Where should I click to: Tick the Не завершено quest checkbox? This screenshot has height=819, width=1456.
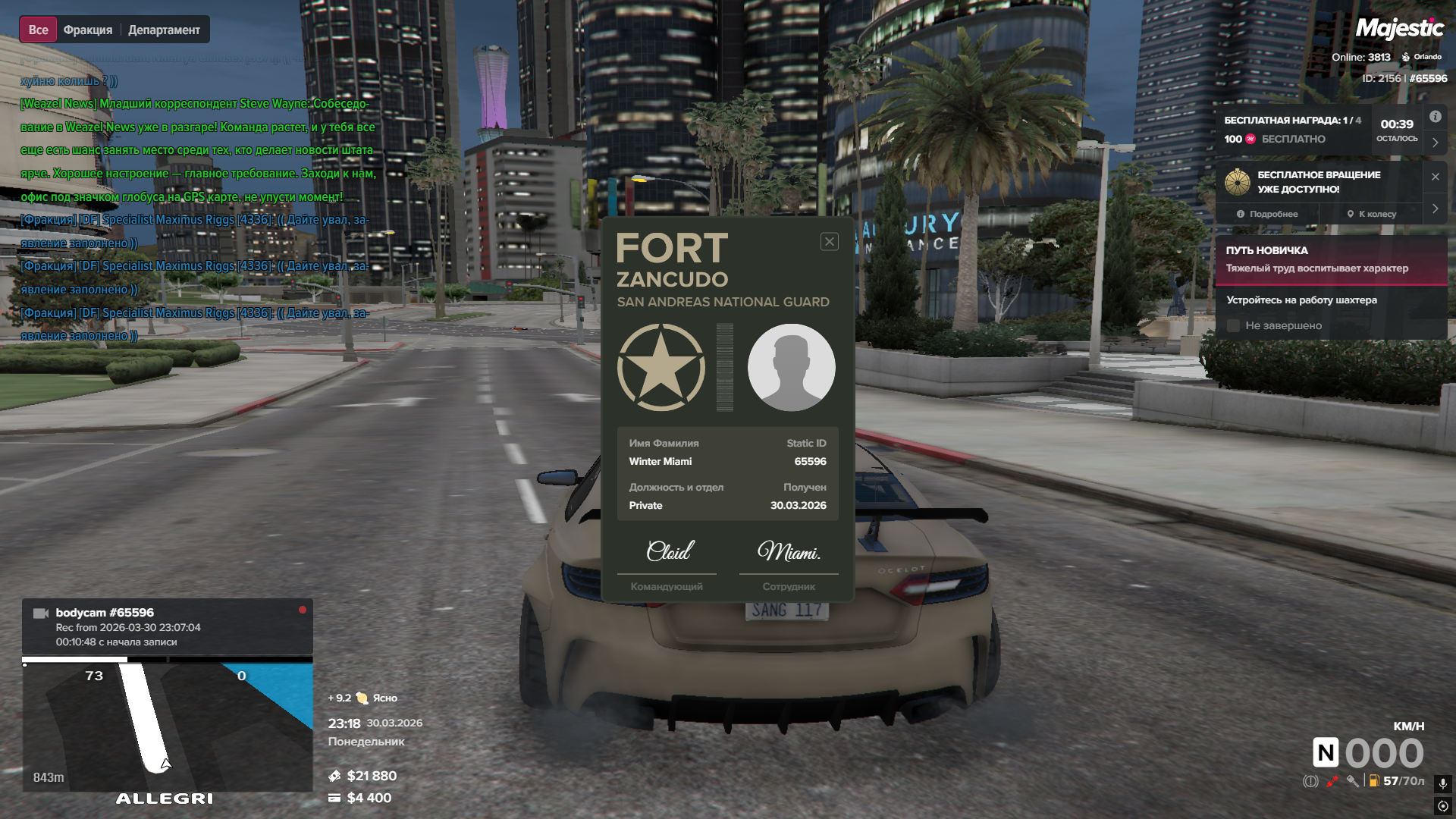pos(1234,326)
